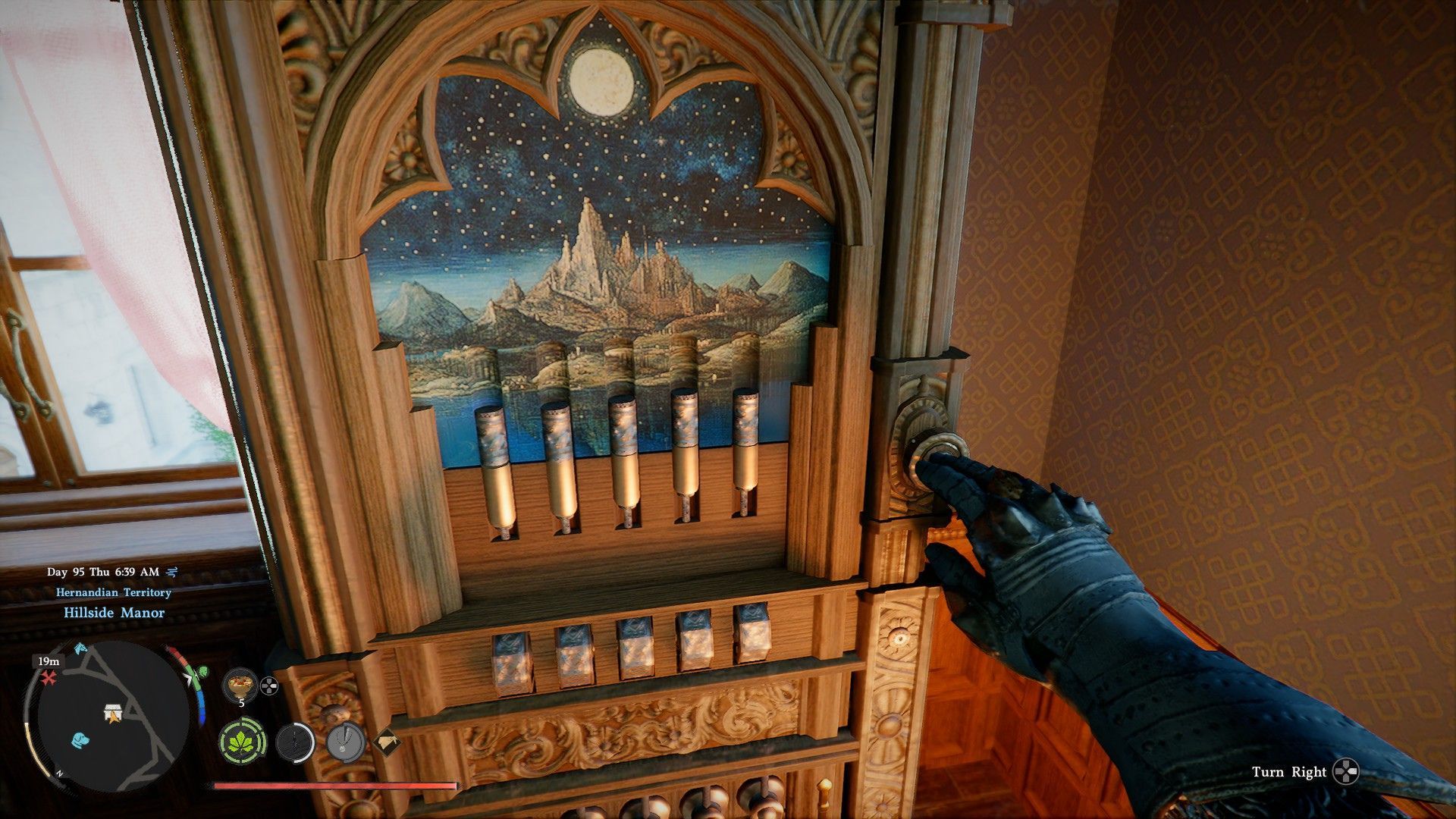Select the blue dog marker on minimap

(80, 739)
